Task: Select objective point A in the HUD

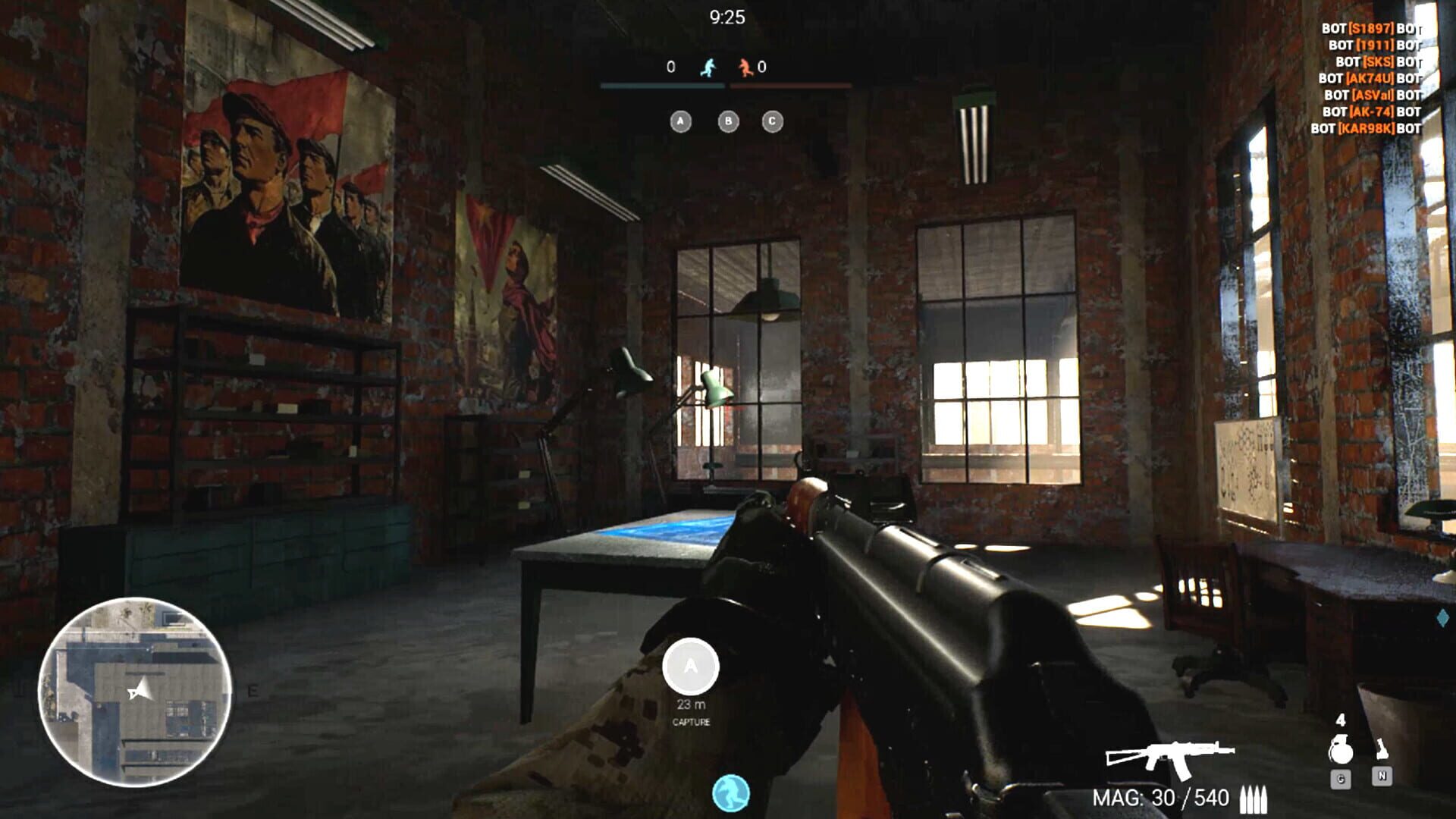Action: [680, 120]
